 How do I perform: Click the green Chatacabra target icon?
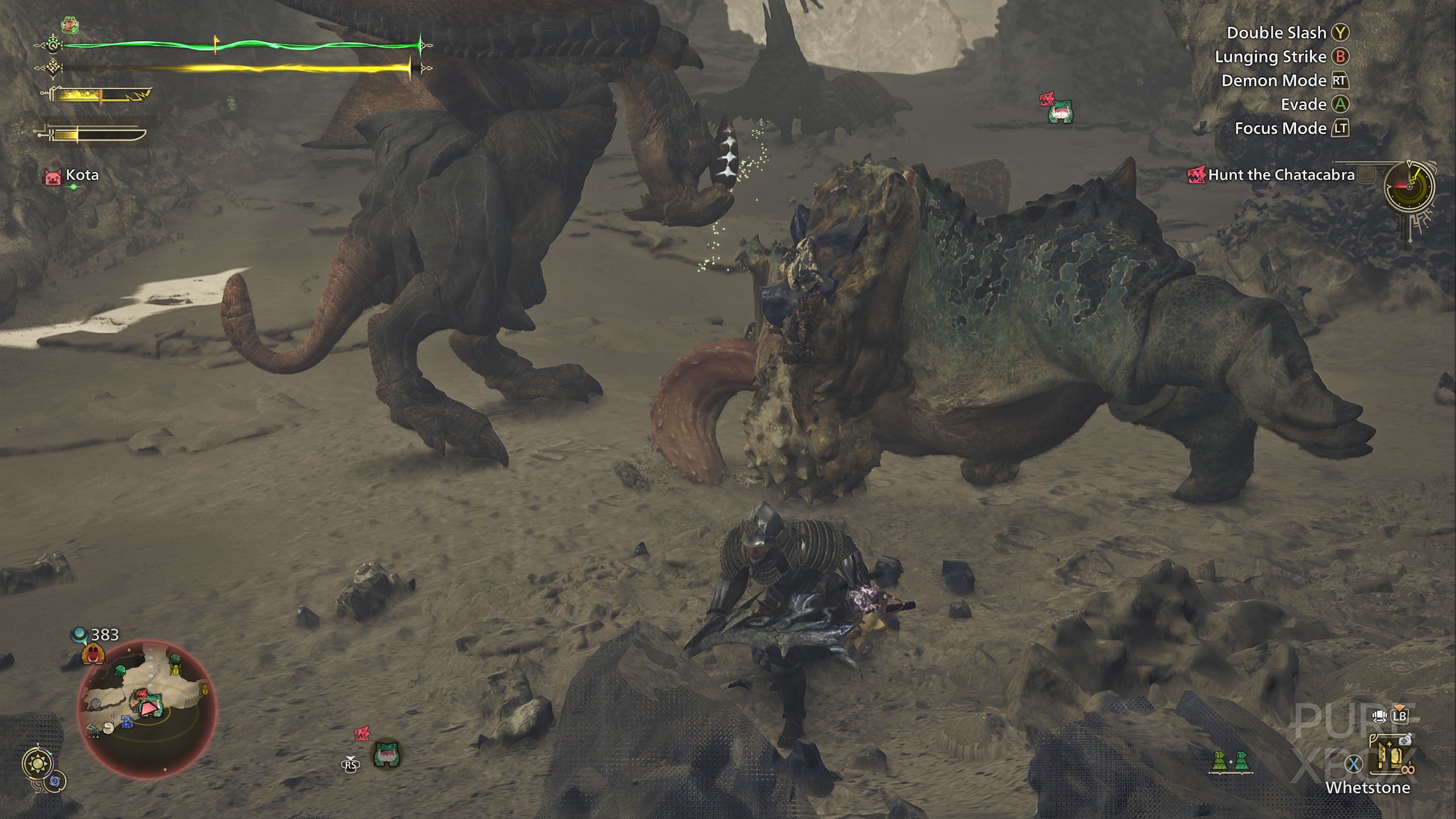tap(1060, 113)
